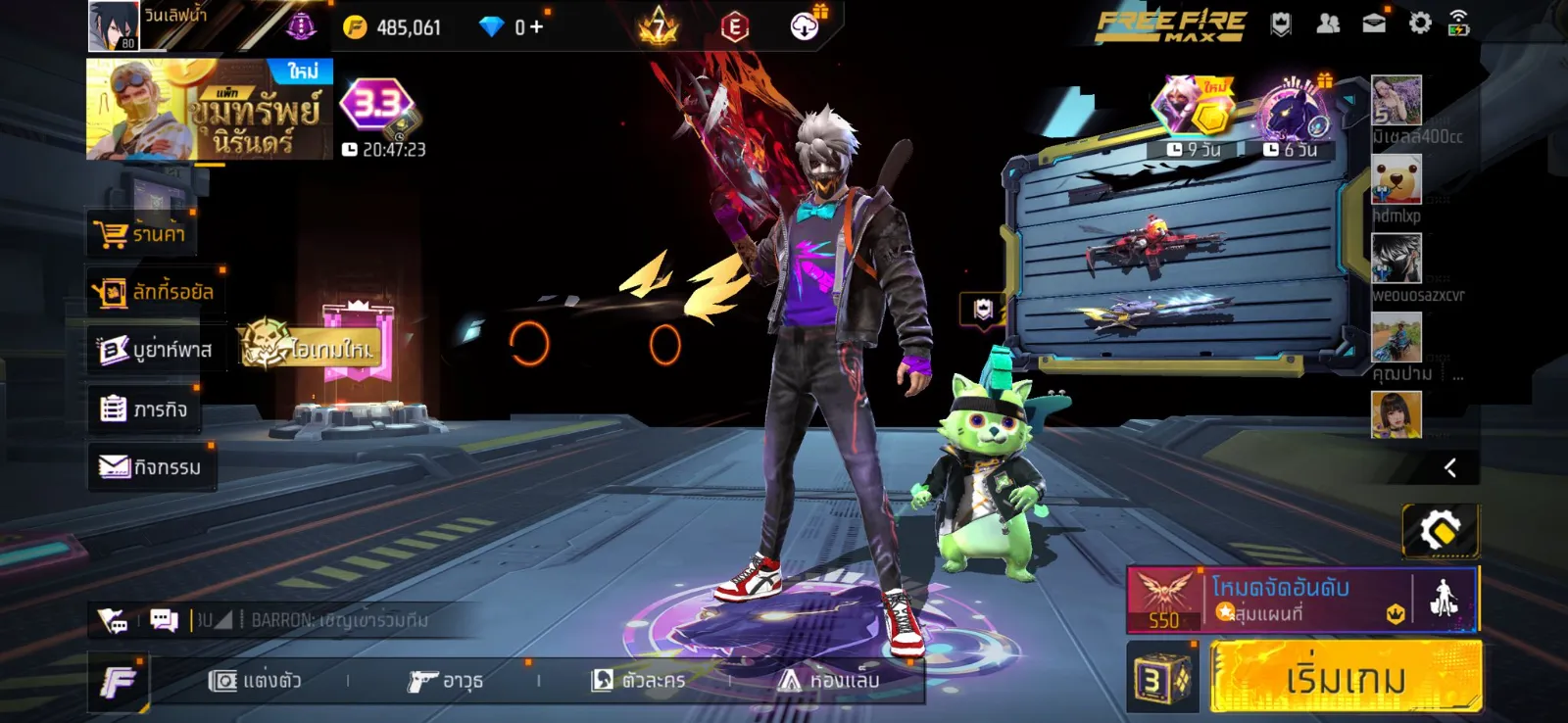The image size is (1568, 723).
Task: Open the dice squad-size button
Action: pos(1161,678)
